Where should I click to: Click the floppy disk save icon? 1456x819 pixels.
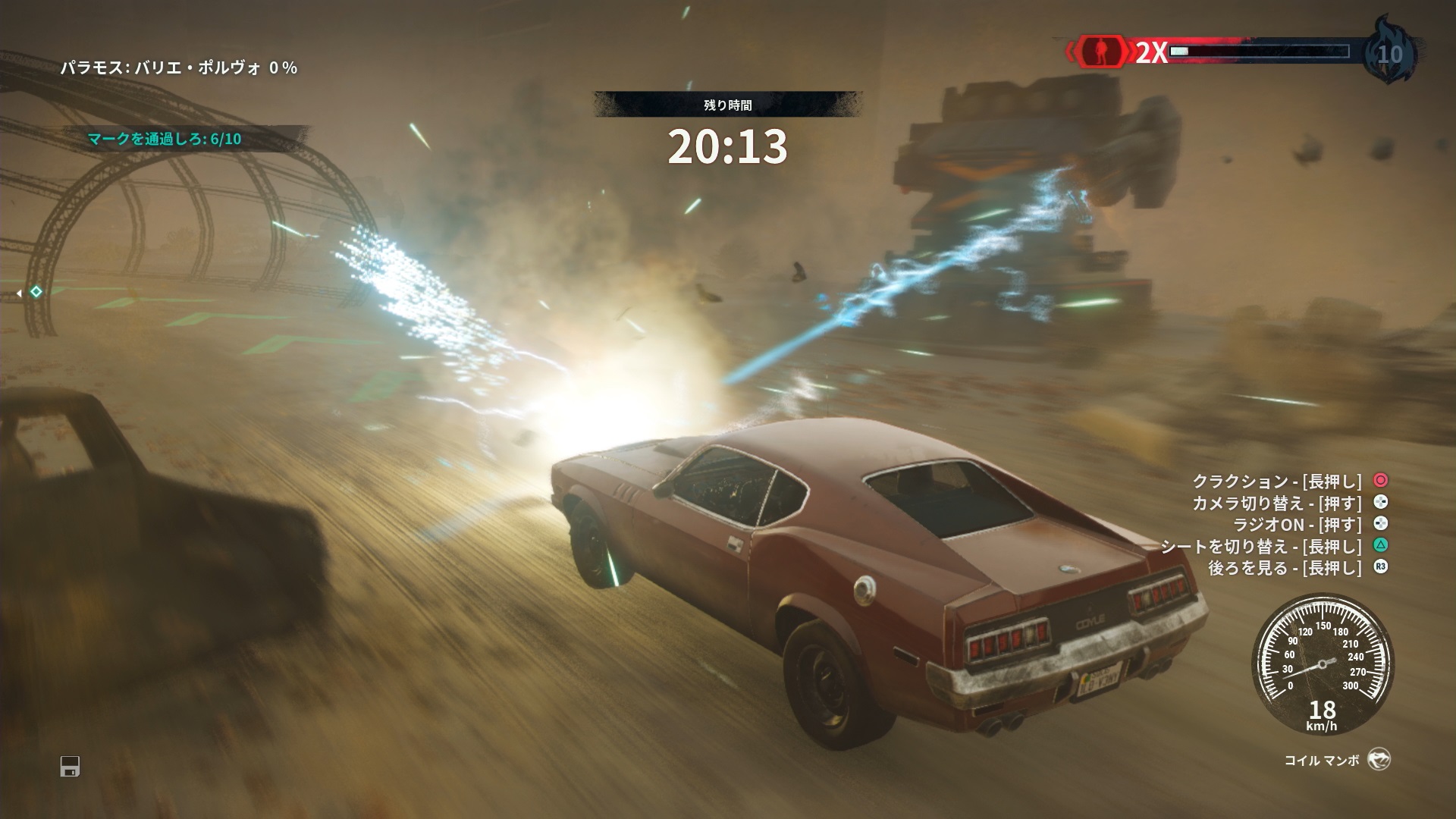[70, 767]
